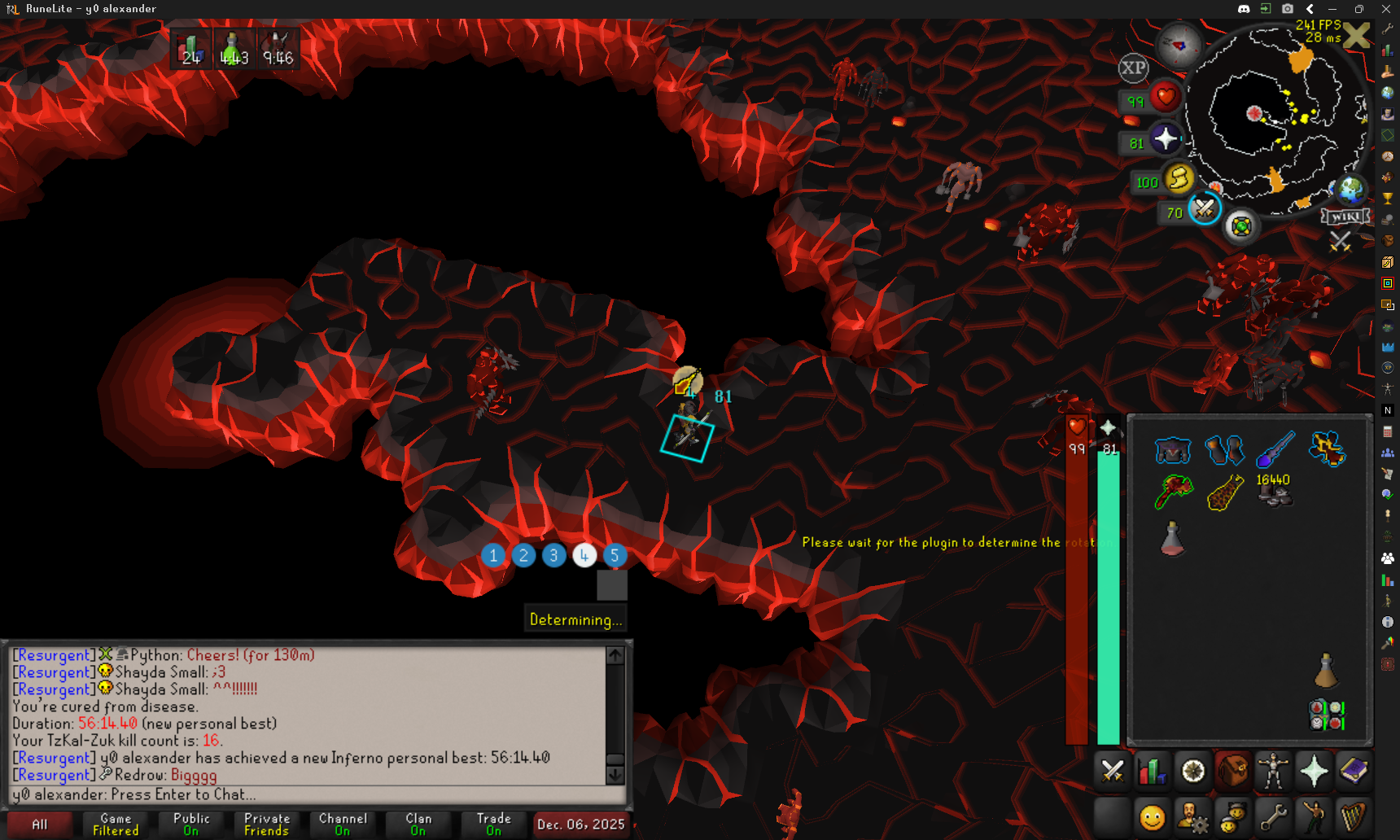The height and width of the screenshot is (840, 1400).
Task: Click the Wiki lookup banner
Action: 1345,217
